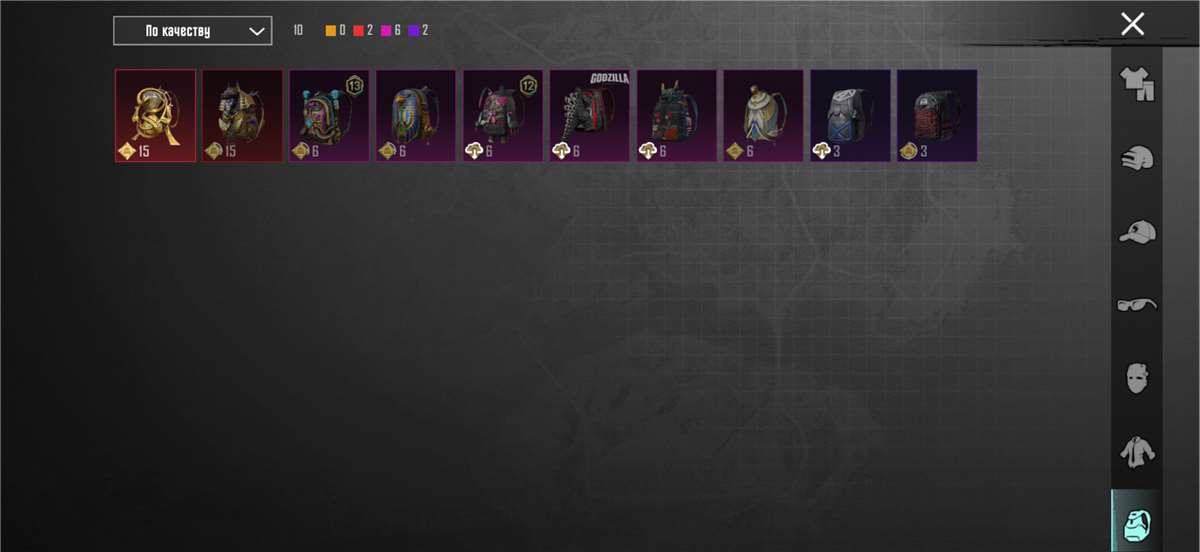Choose the backpack with the 12 badge
Screen dimensions: 1200x552
coord(503,115)
